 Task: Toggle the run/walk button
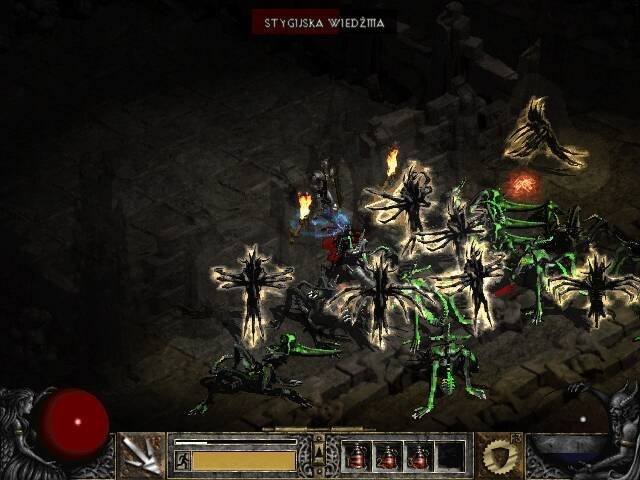(x=183, y=460)
